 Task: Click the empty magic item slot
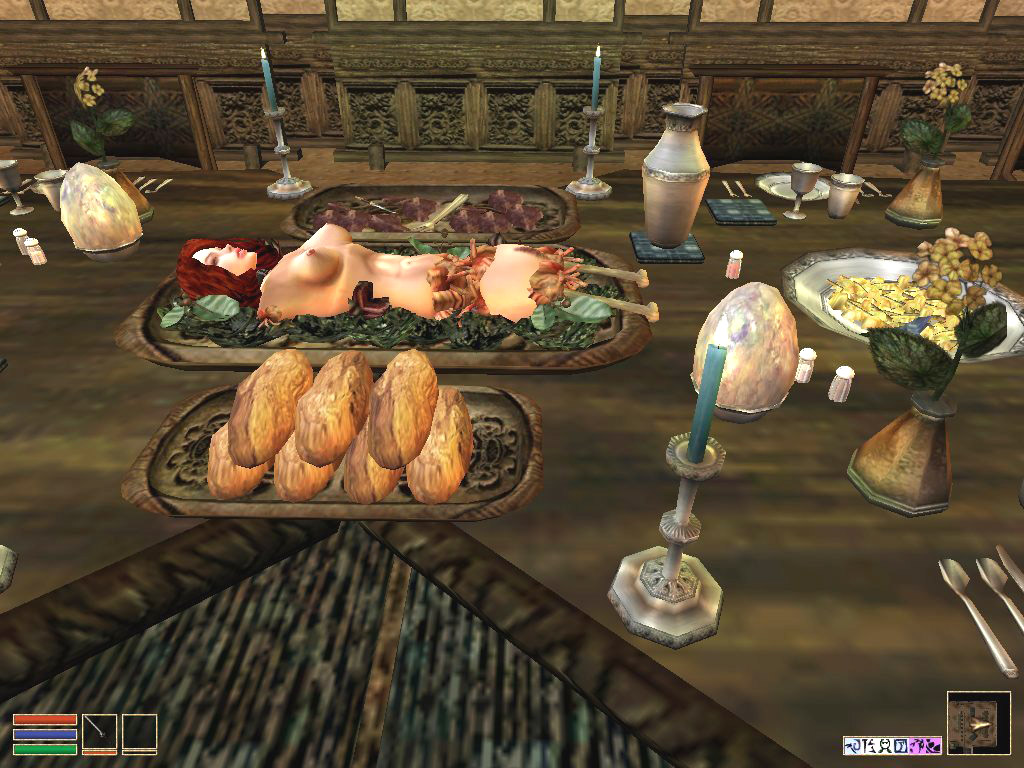tap(139, 731)
